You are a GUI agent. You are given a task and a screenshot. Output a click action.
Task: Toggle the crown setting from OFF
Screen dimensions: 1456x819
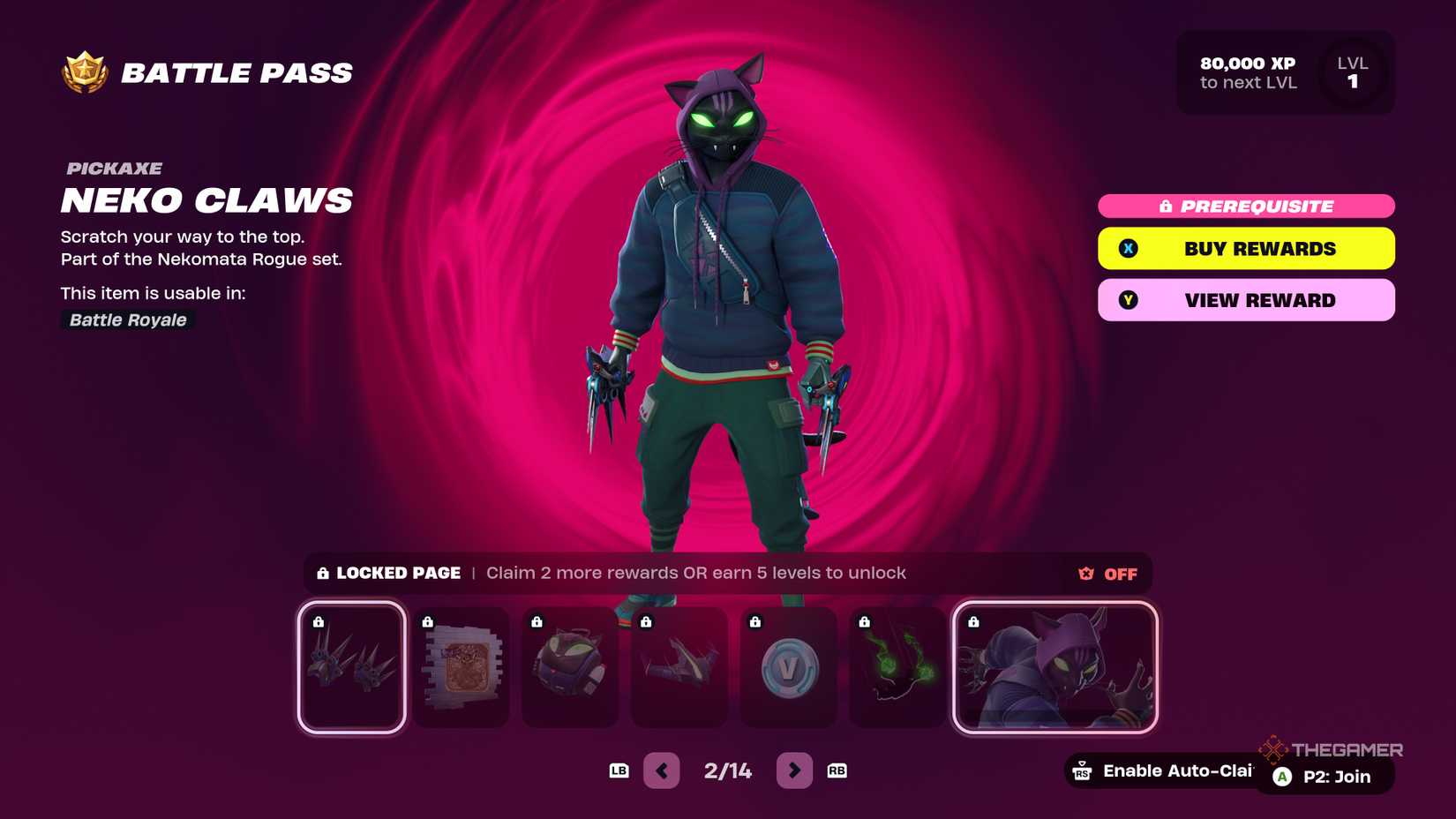tap(1119, 574)
